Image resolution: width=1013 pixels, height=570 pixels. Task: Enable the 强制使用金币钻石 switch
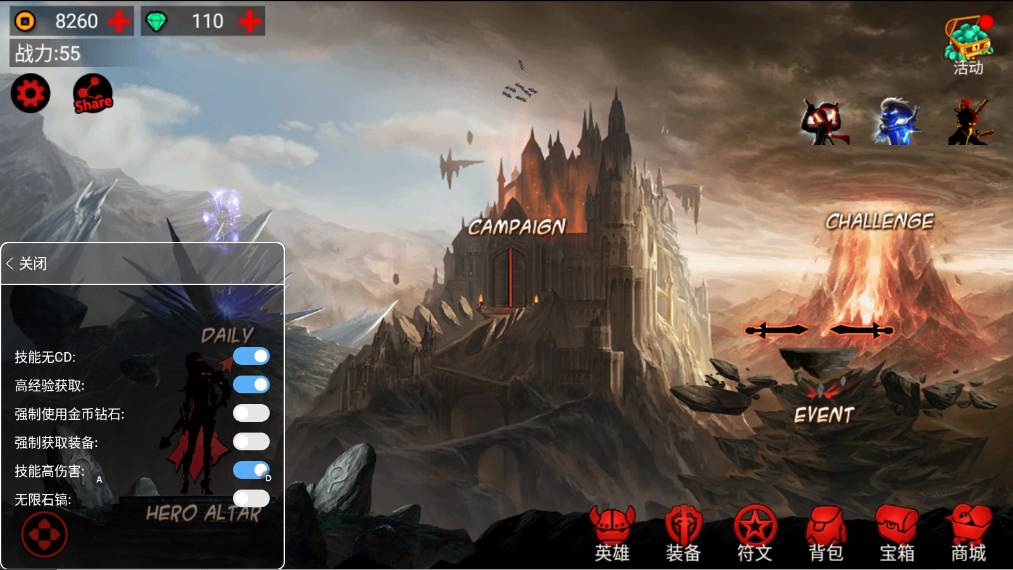251,413
